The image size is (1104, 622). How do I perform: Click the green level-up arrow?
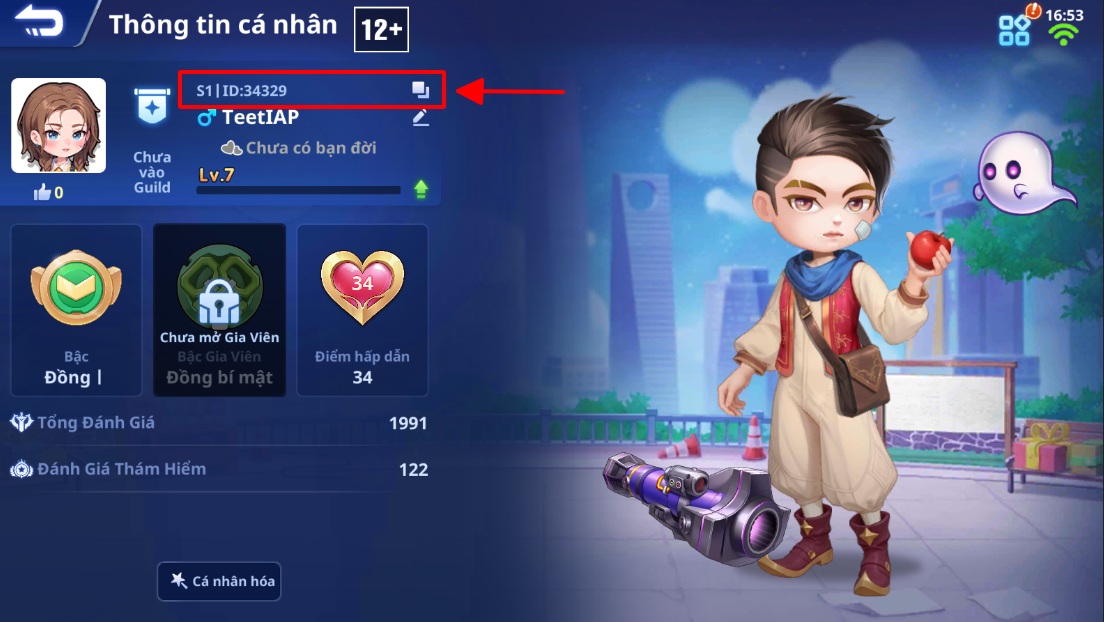(x=421, y=189)
